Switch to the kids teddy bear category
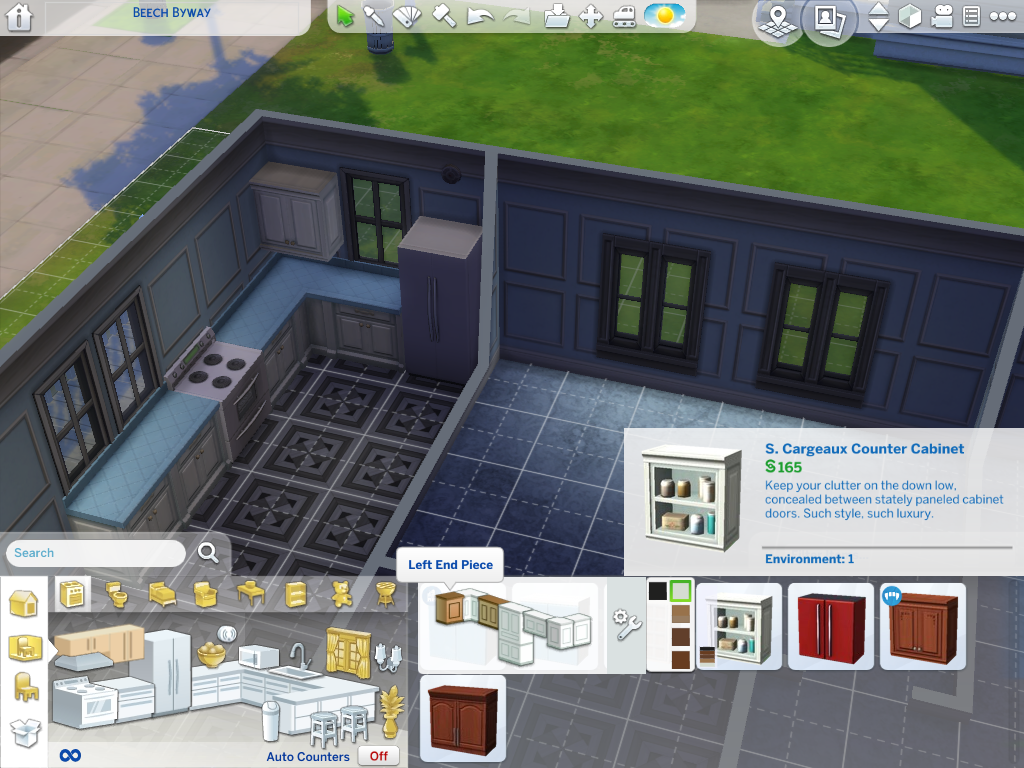This screenshot has width=1024, height=768. [x=341, y=594]
